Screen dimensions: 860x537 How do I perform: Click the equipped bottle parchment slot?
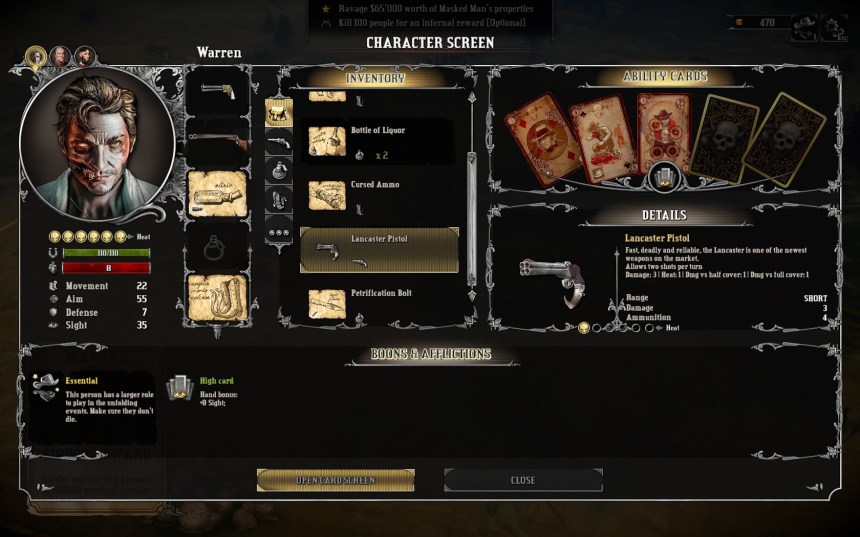tap(217, 193)
